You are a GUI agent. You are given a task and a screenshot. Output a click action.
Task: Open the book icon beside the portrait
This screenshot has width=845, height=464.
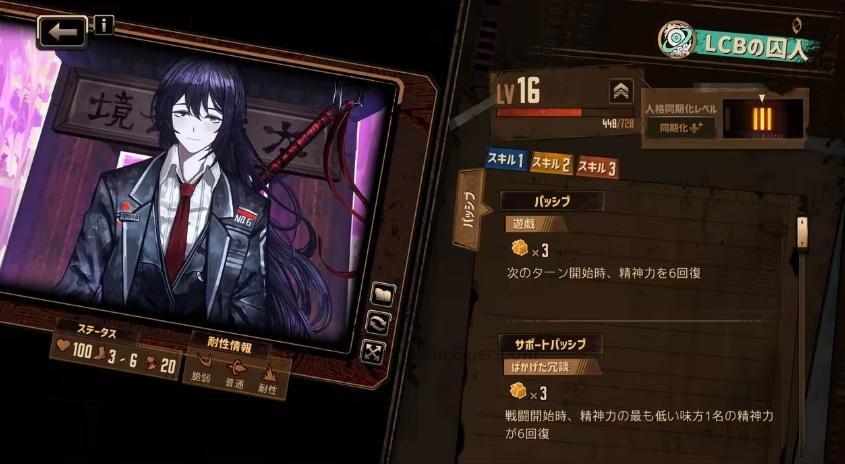(382, 294)
